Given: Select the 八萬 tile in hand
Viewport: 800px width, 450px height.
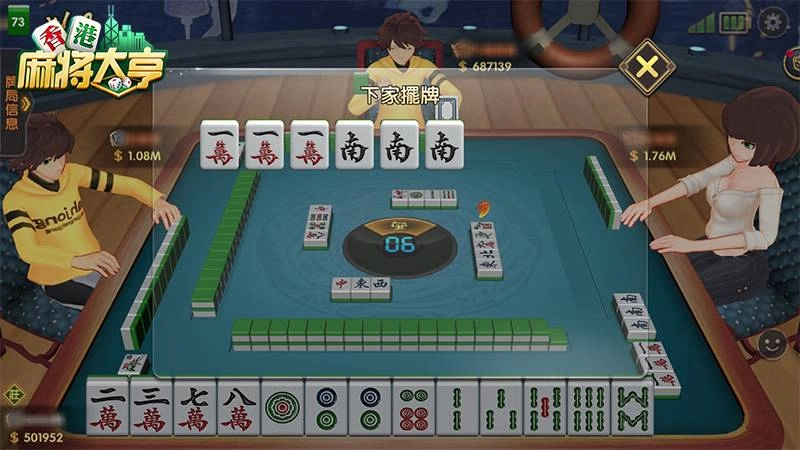Looking at the screenshot, I should pos(238,409).
